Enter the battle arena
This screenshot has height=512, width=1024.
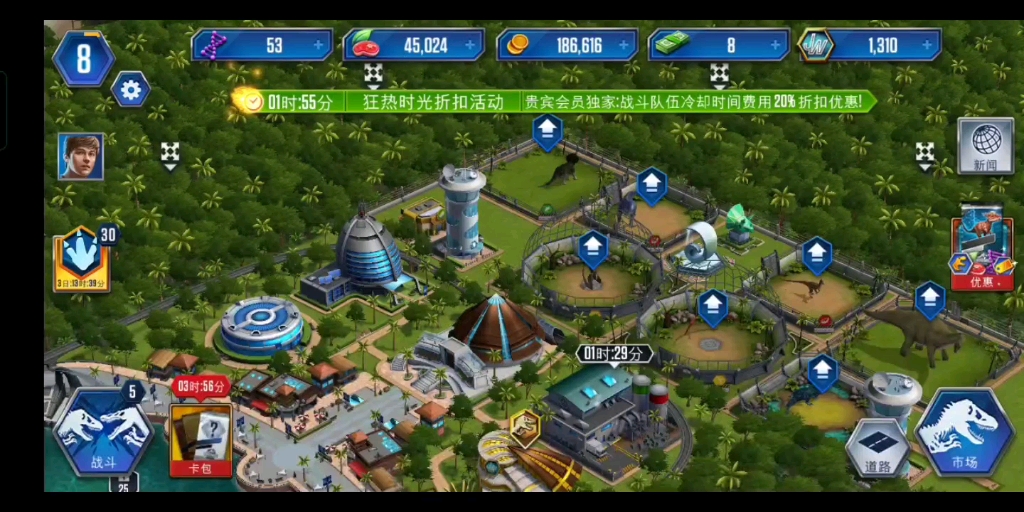point(103,432)
